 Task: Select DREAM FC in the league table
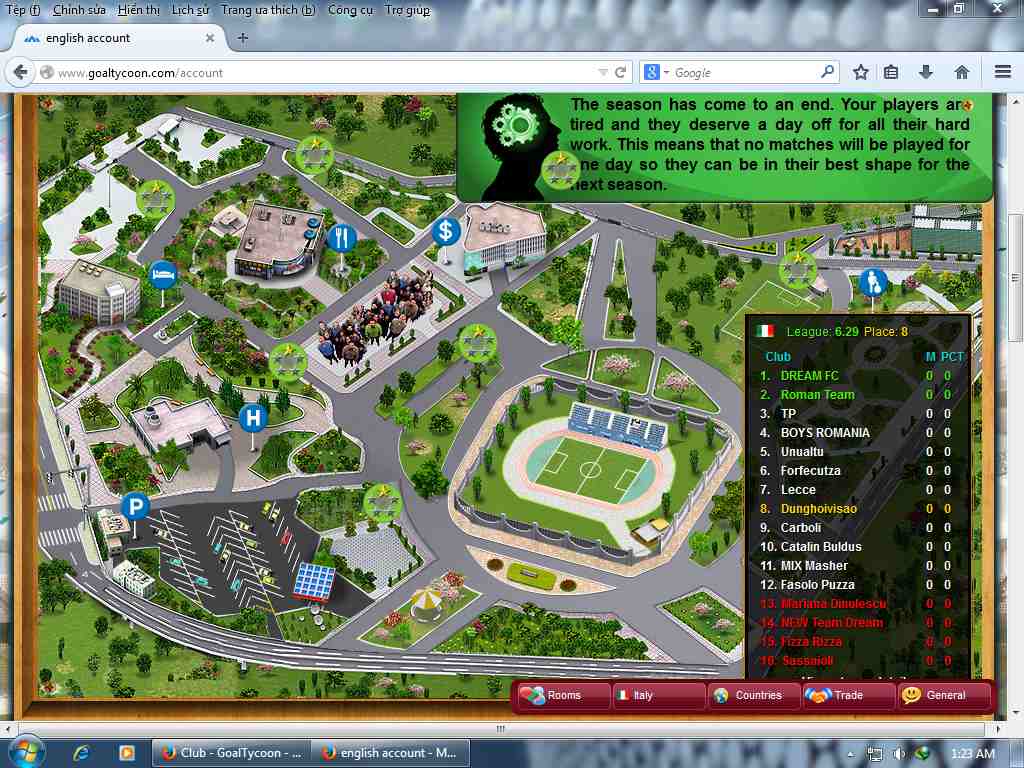809,376
